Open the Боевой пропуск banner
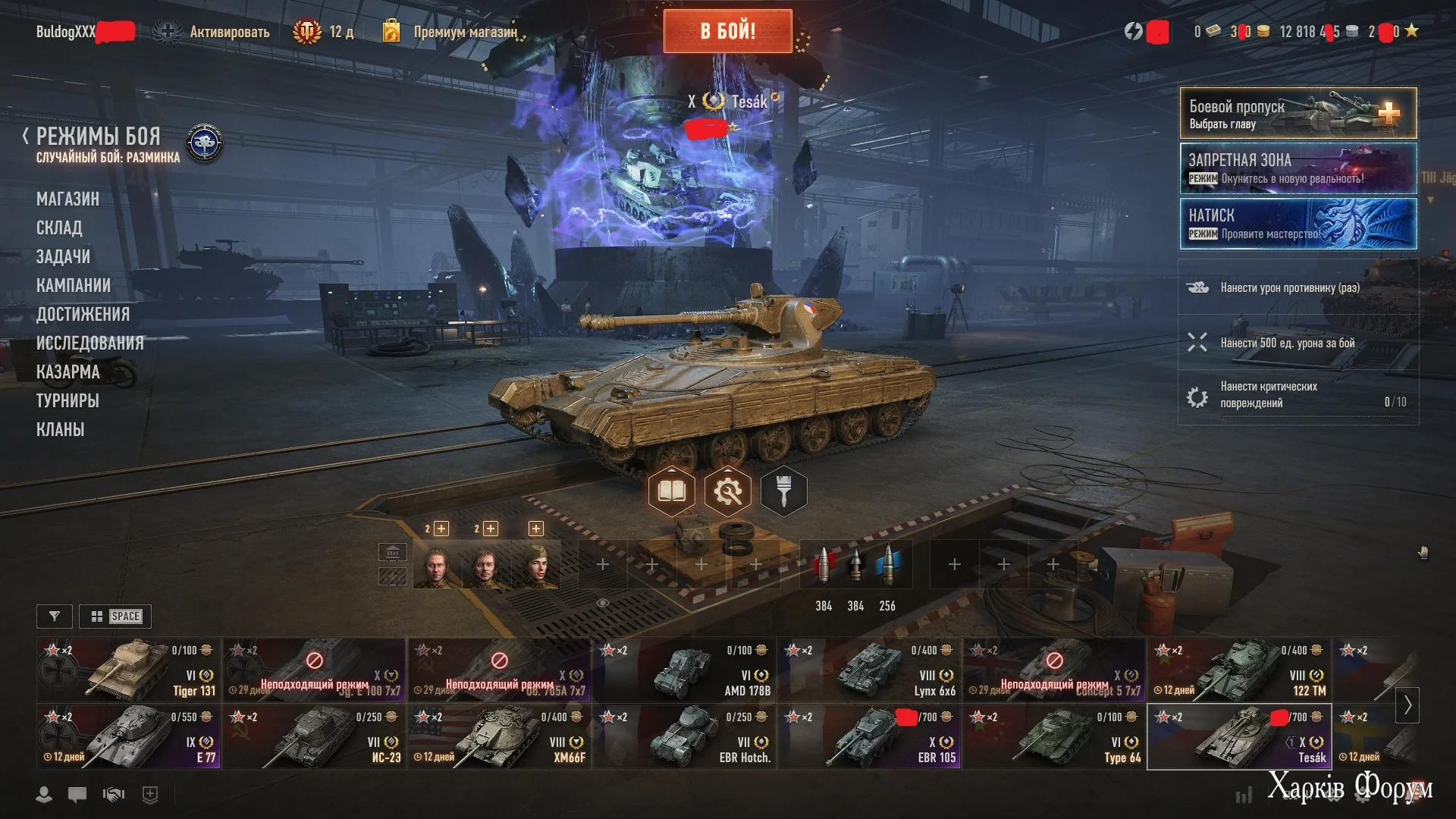1456x819 pixels. click(1298, 114)
